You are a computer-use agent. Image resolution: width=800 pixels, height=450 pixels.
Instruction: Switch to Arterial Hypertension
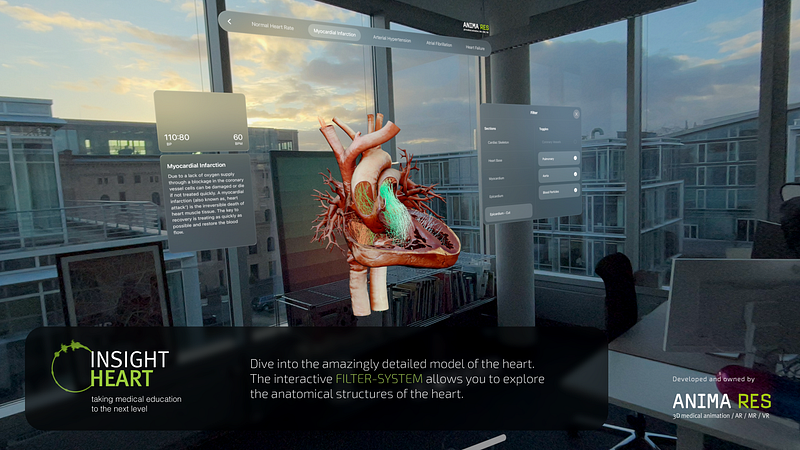393,39
